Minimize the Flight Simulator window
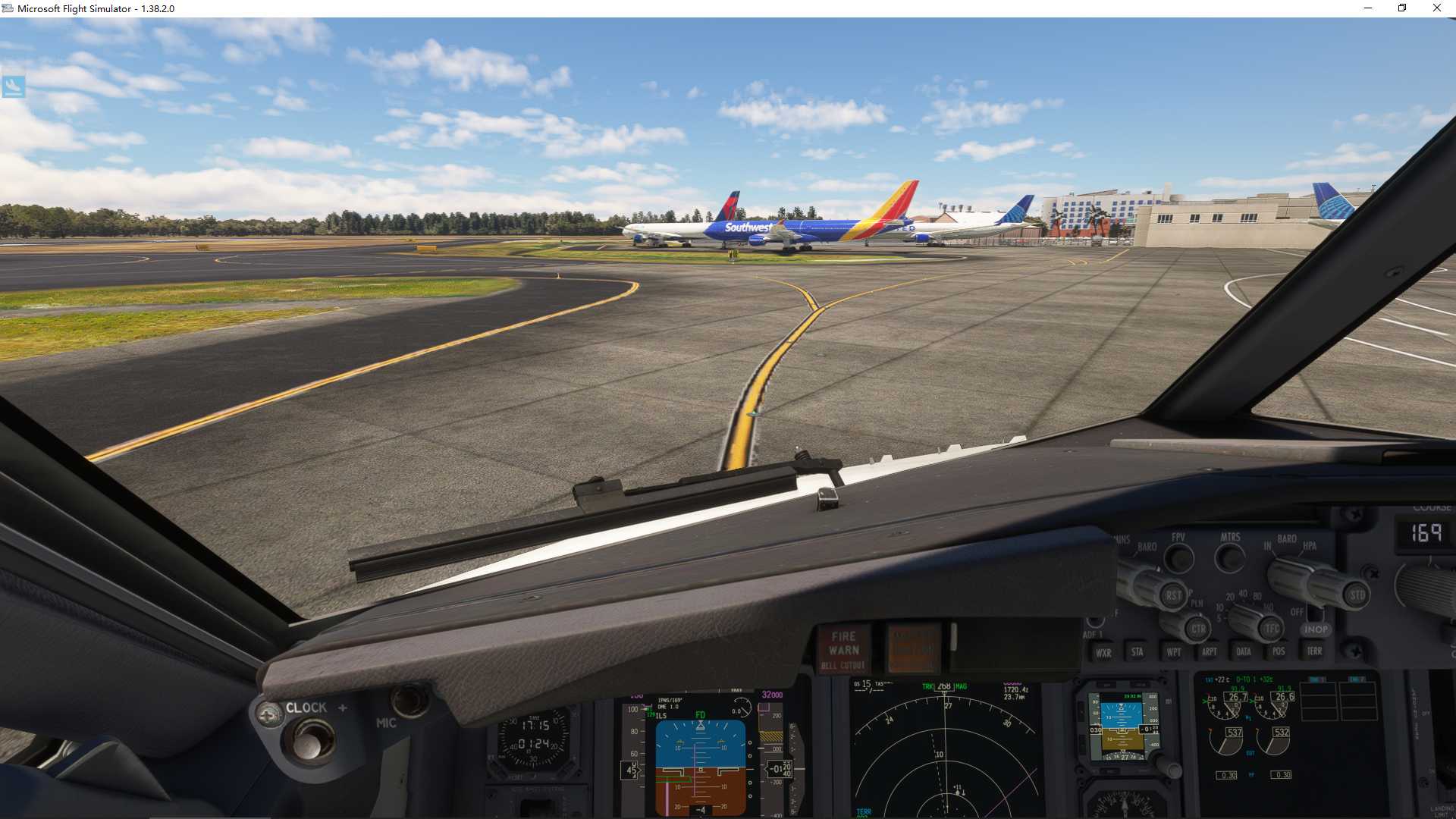The height and width of the screenshot is (819, 1456). 1368,8
